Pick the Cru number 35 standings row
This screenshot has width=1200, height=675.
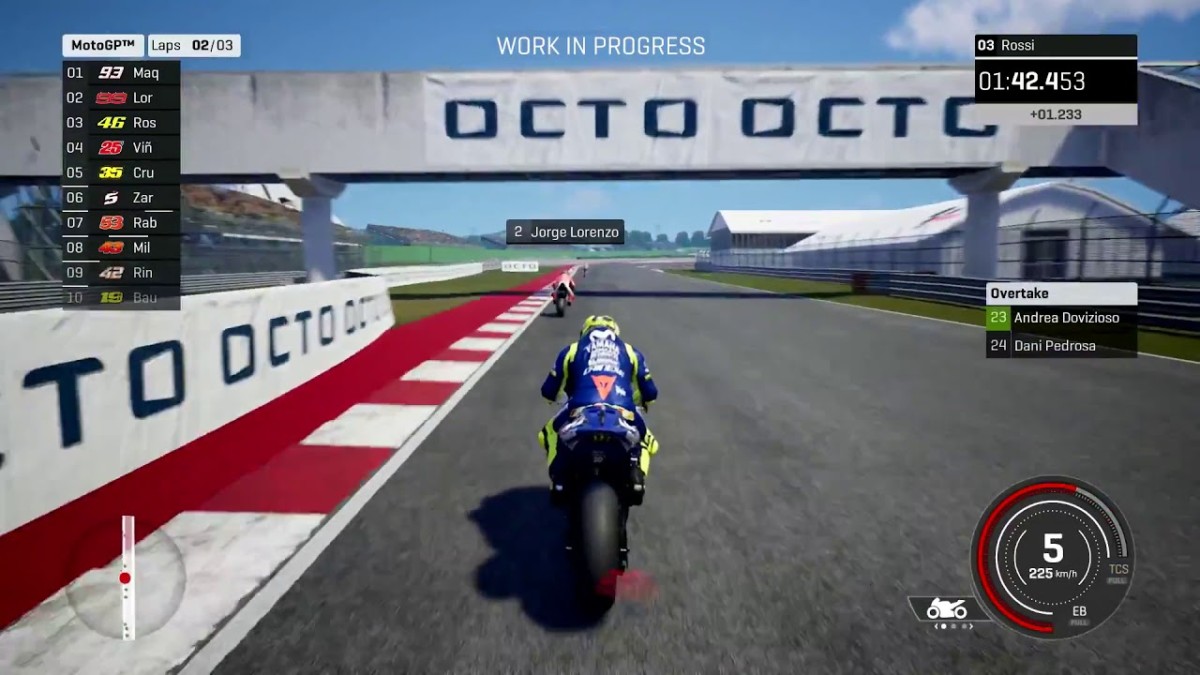click(x=121, y=173)
